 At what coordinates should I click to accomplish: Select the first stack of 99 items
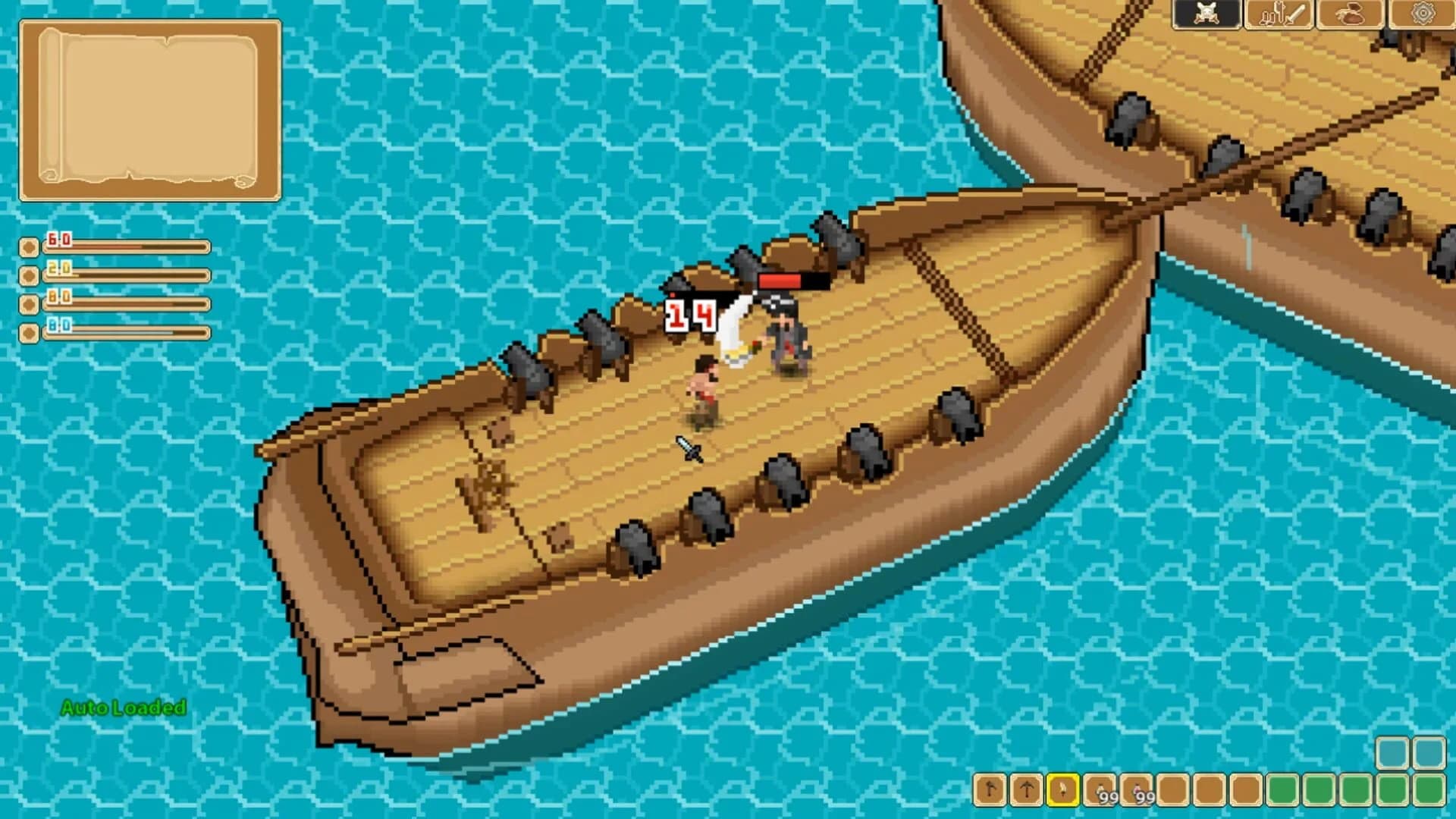tap(1100, 790)
